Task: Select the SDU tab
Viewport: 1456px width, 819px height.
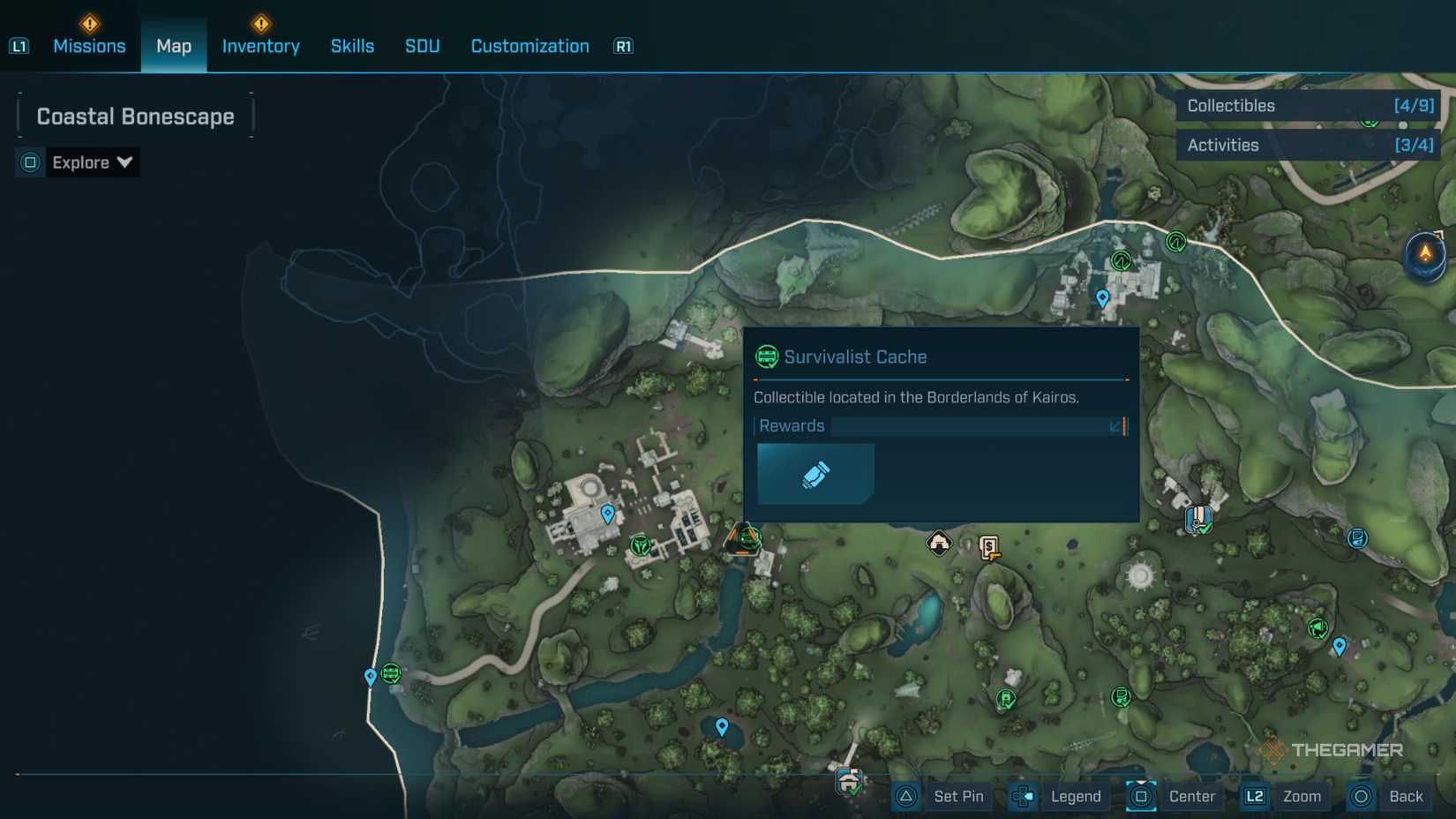Action: (x=422, y=46)
